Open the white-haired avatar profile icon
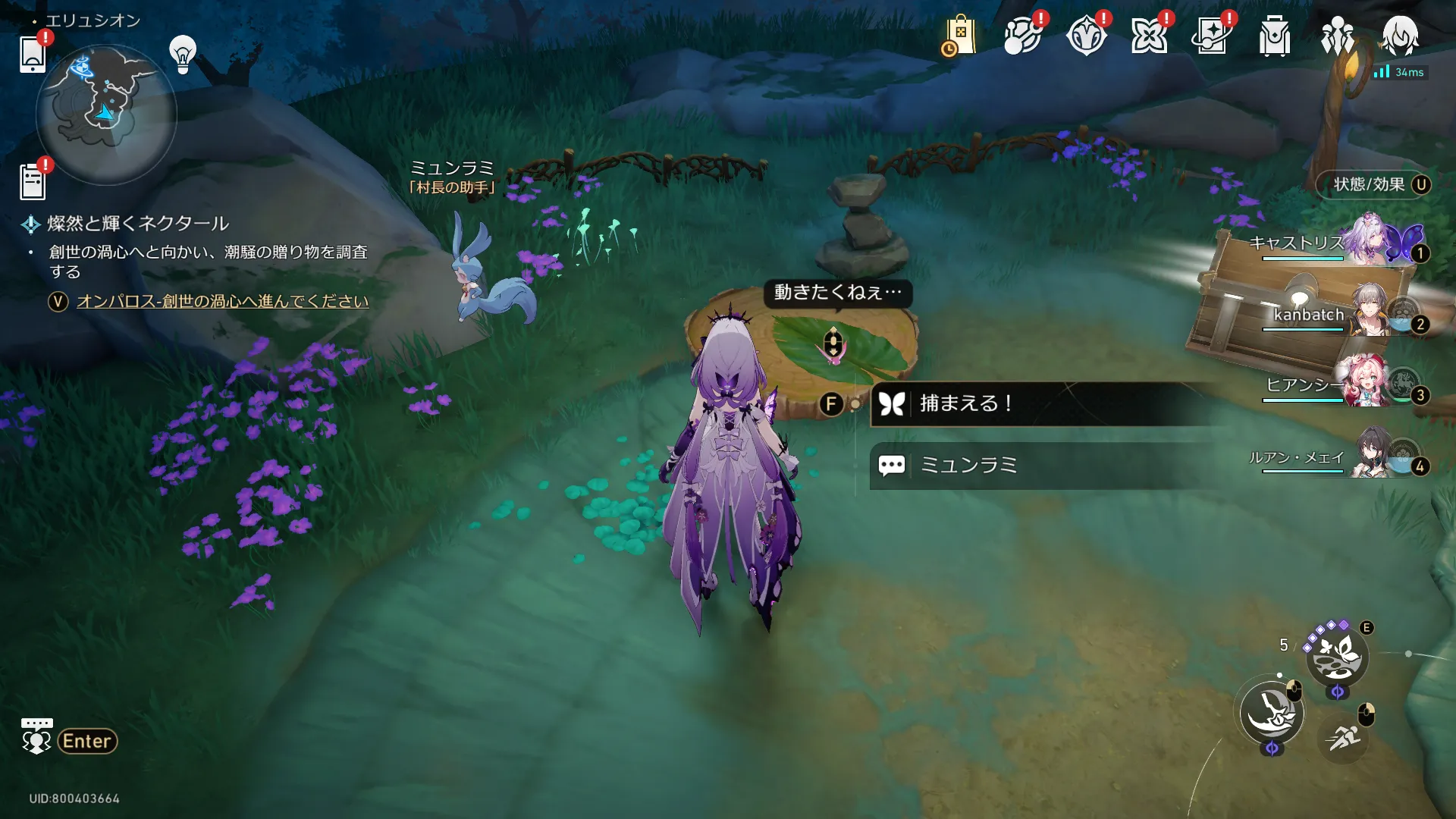This screenshot has height=819, width=1456. (x=1399, y=36)
